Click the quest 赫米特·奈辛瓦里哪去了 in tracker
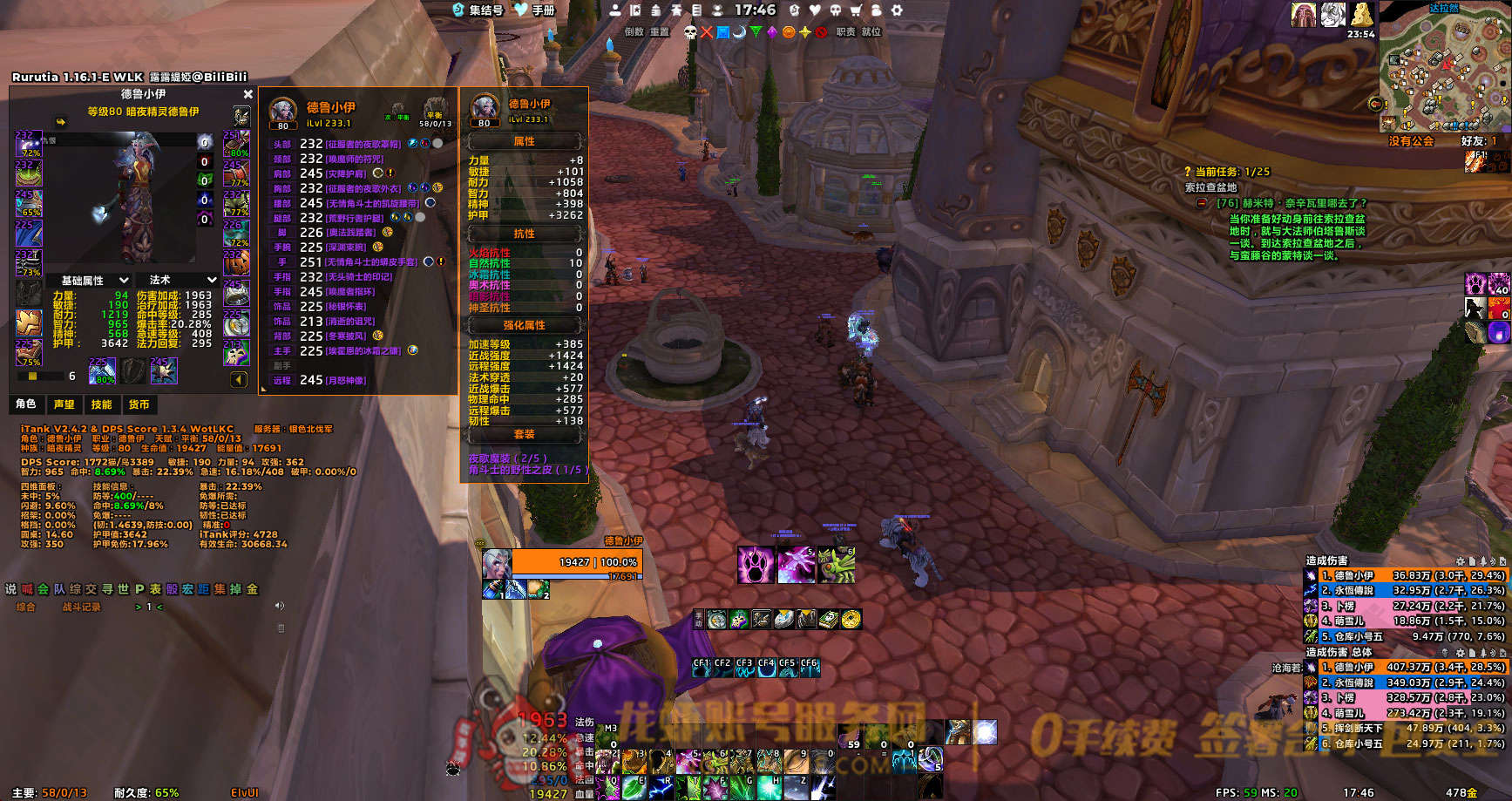1512x801 pixels. (1292, 203)
